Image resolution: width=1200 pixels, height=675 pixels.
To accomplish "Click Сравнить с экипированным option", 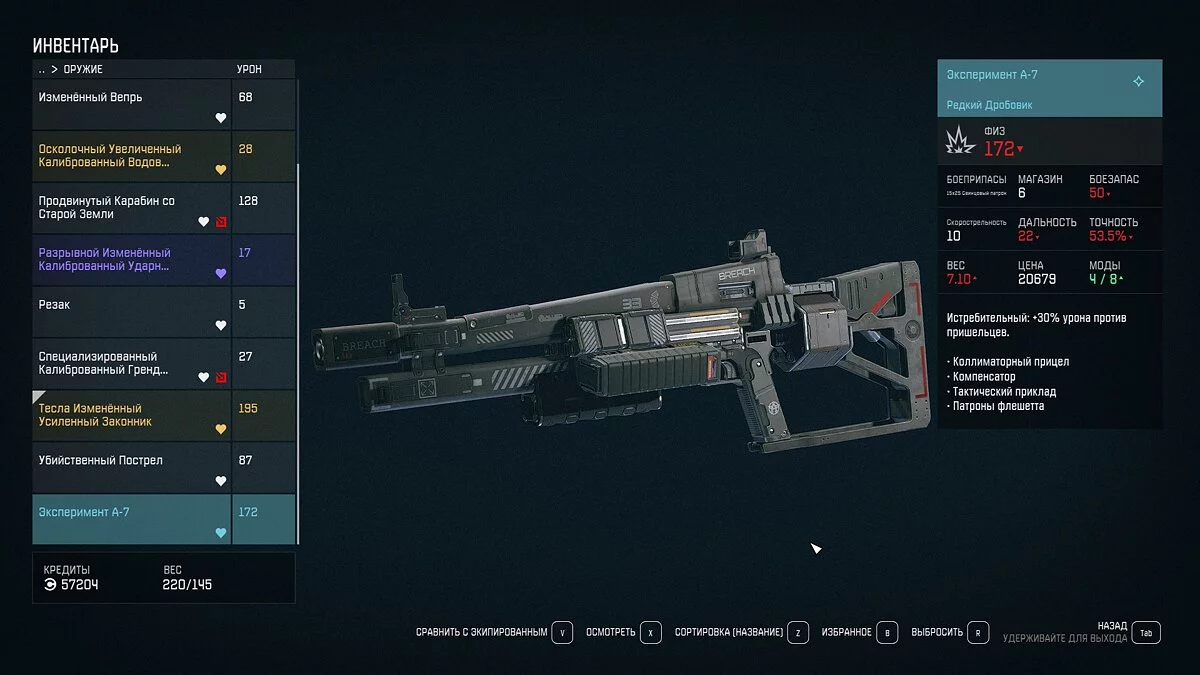I will (494, 633).
